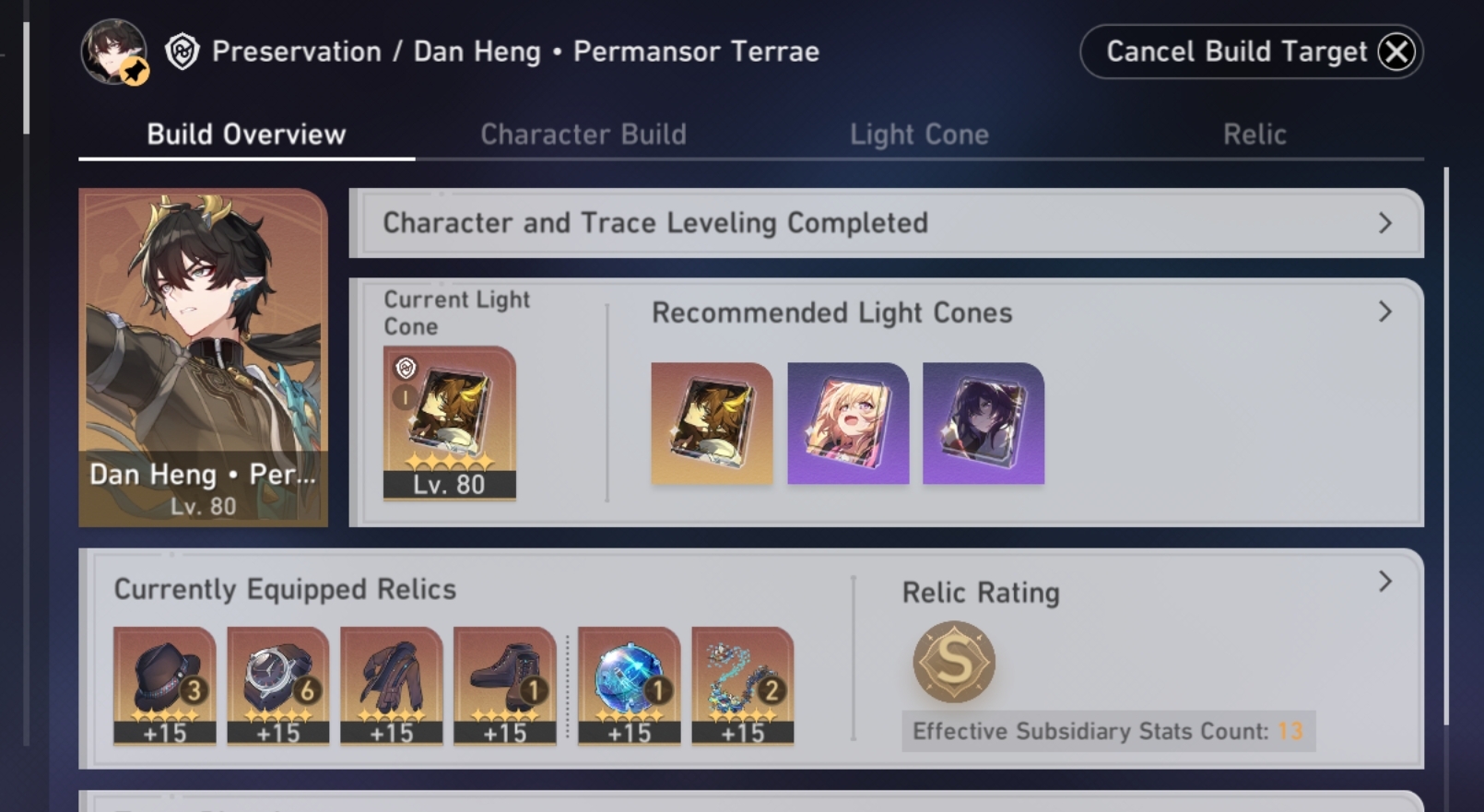Inspect the equipped hat relic

[x=165, y=685]
